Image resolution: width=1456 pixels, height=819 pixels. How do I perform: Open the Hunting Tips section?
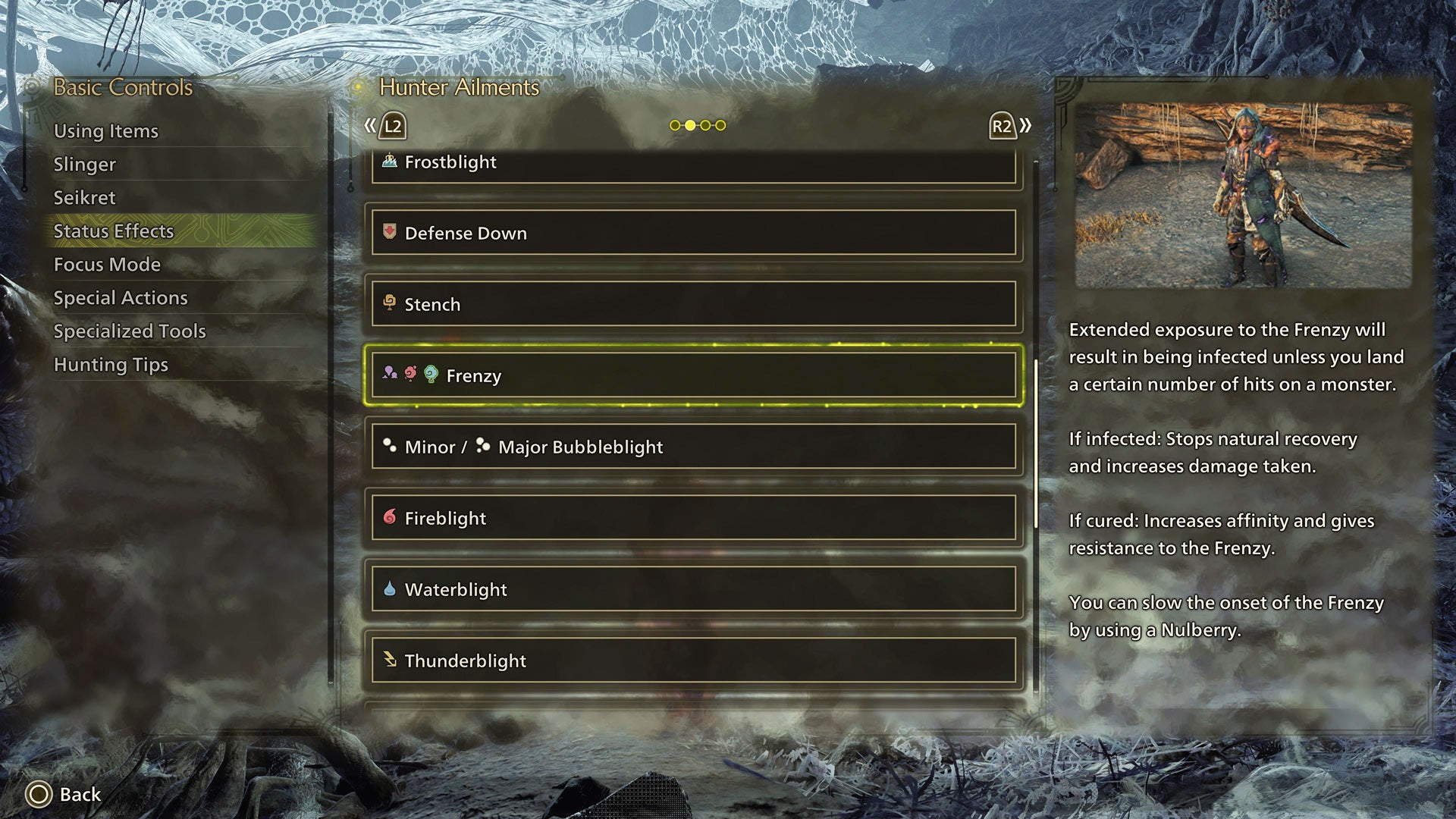(x=111, y=365)
